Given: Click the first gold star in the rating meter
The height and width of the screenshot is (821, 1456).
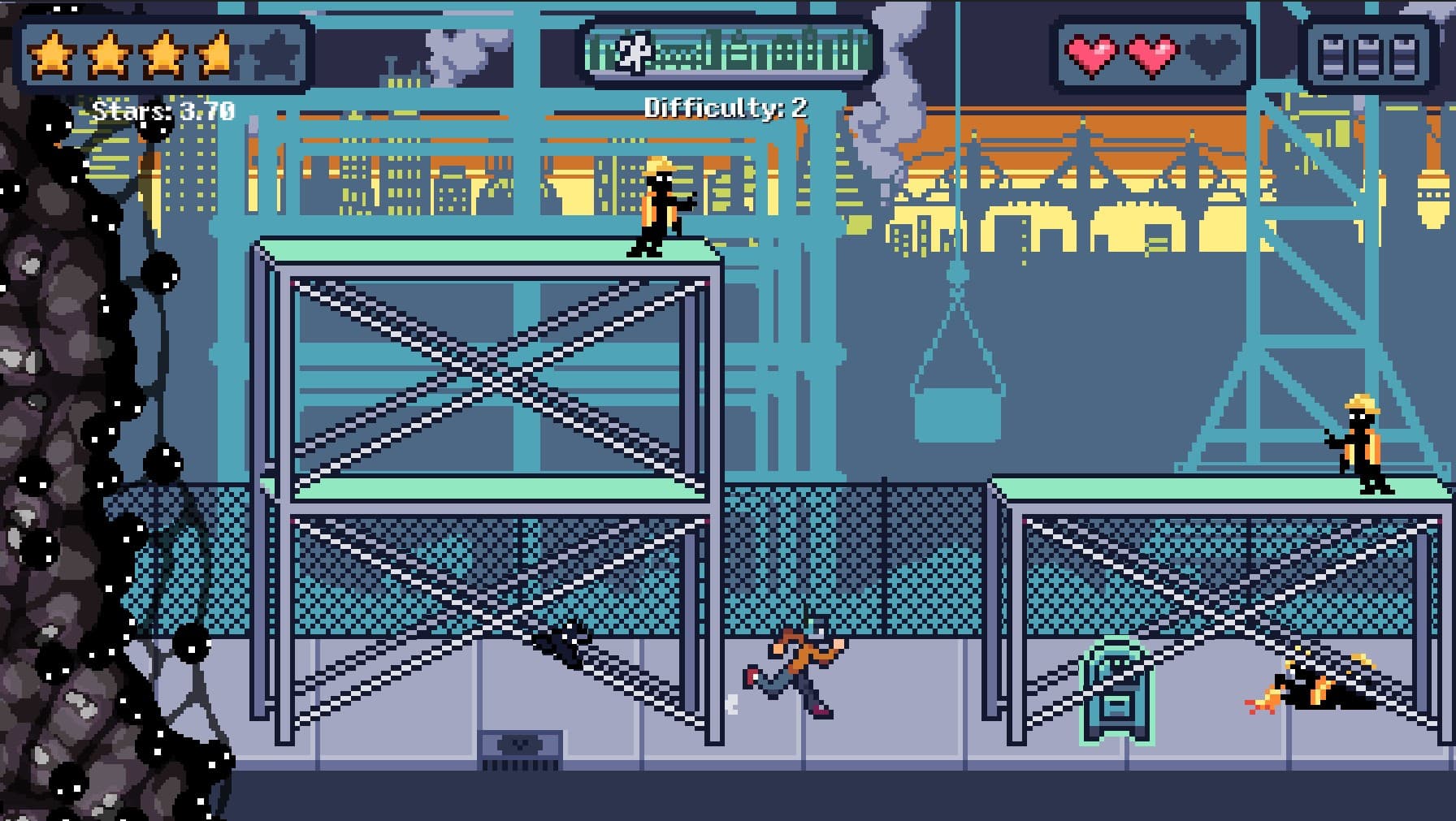Looking at the screenshot, I should [53, 57].
